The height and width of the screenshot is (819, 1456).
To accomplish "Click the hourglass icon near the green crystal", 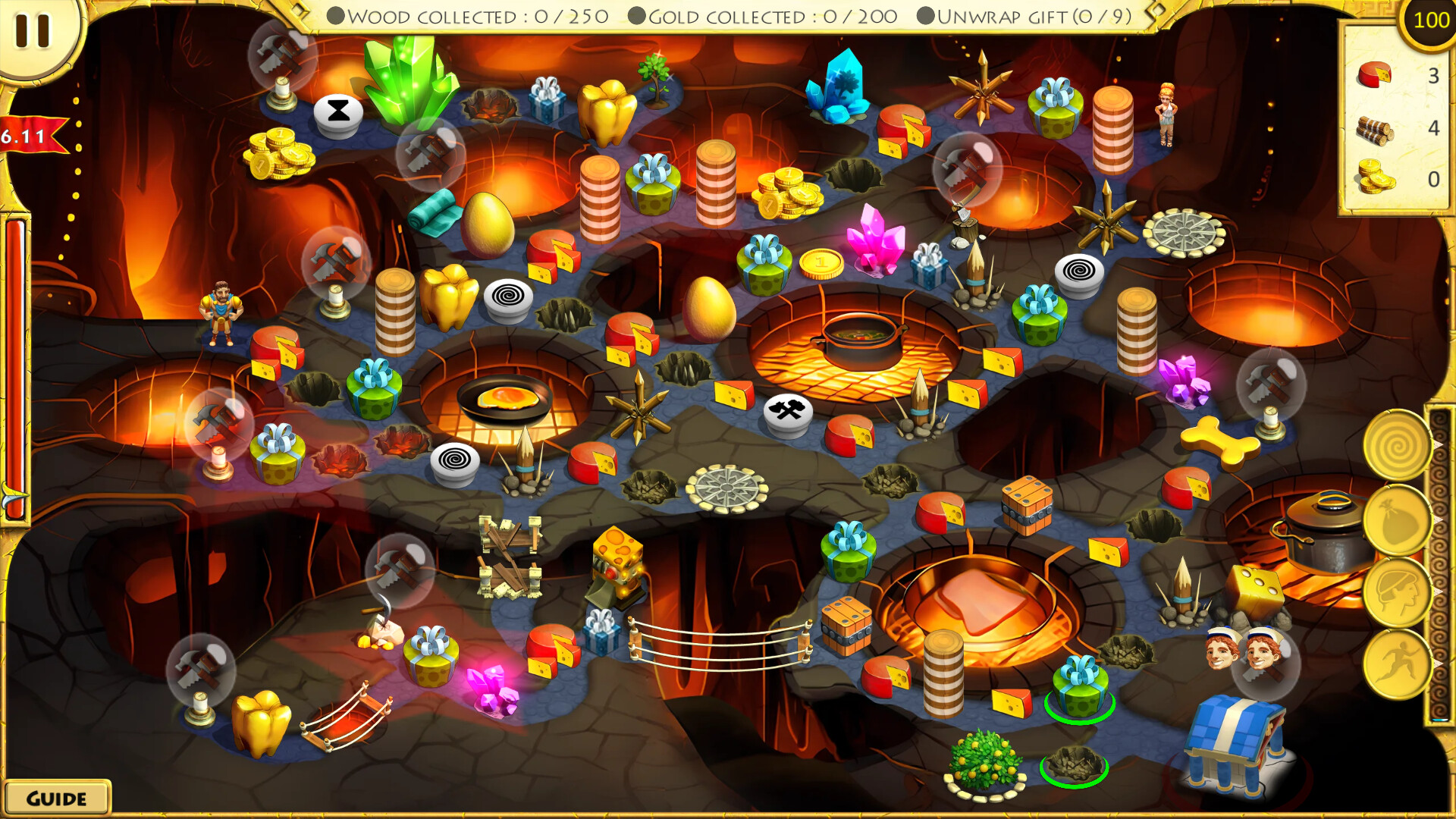I will (x=337, y=114).
